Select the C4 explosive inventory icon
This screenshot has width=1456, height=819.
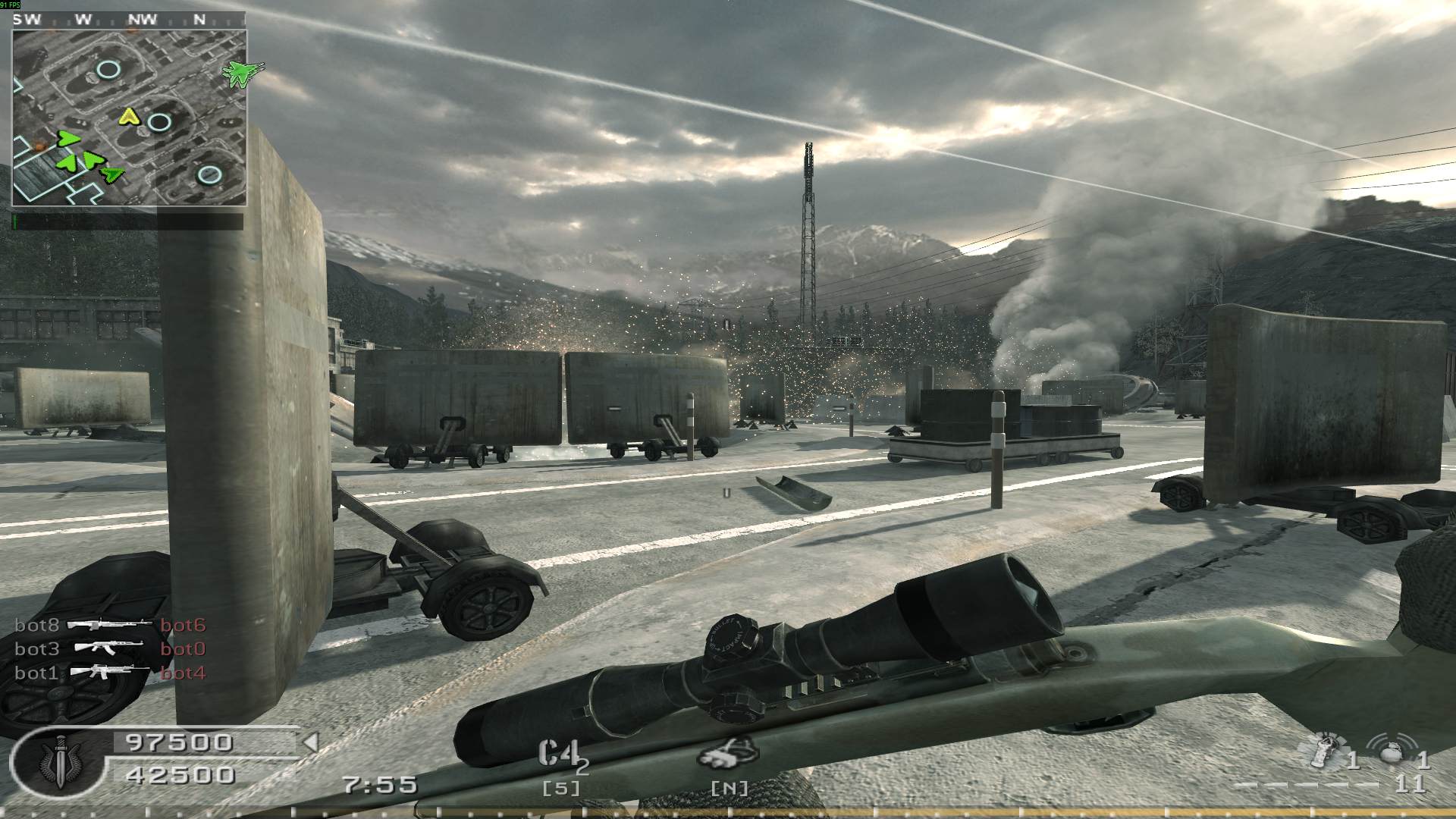tap(557, 752)
